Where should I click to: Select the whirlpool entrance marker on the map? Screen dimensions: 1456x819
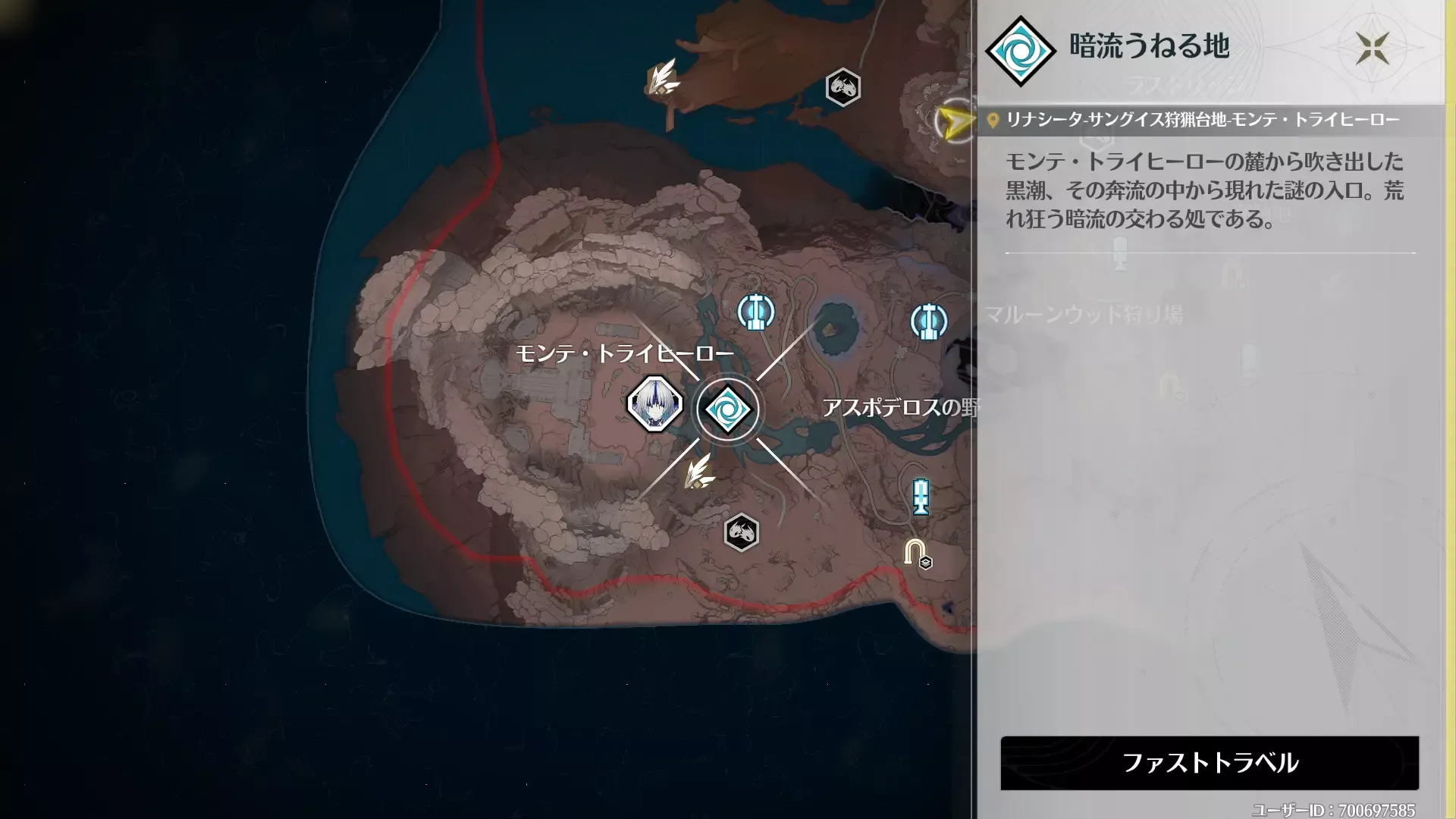tap(728, 408)
